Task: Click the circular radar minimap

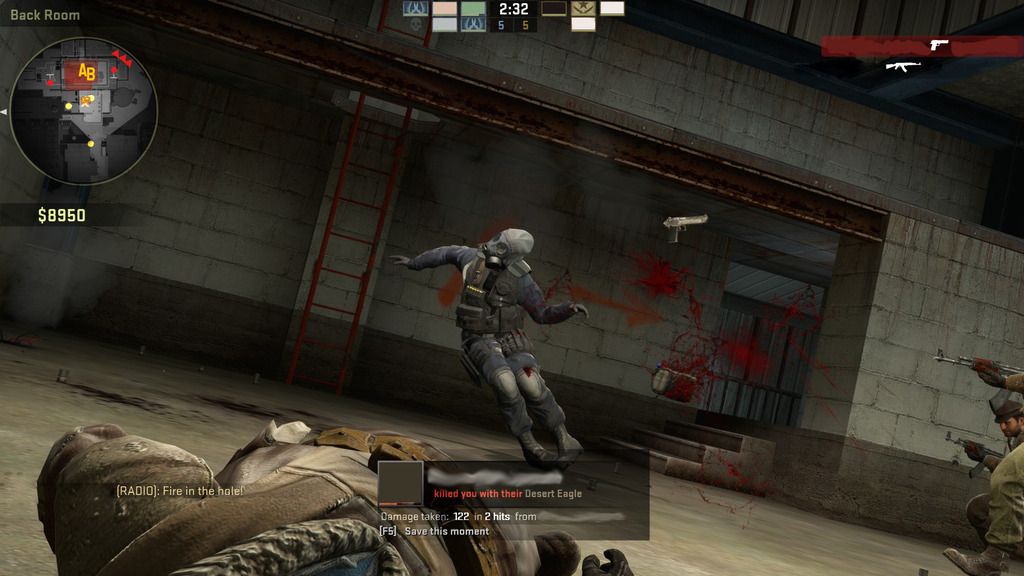Action: [83, 110]
